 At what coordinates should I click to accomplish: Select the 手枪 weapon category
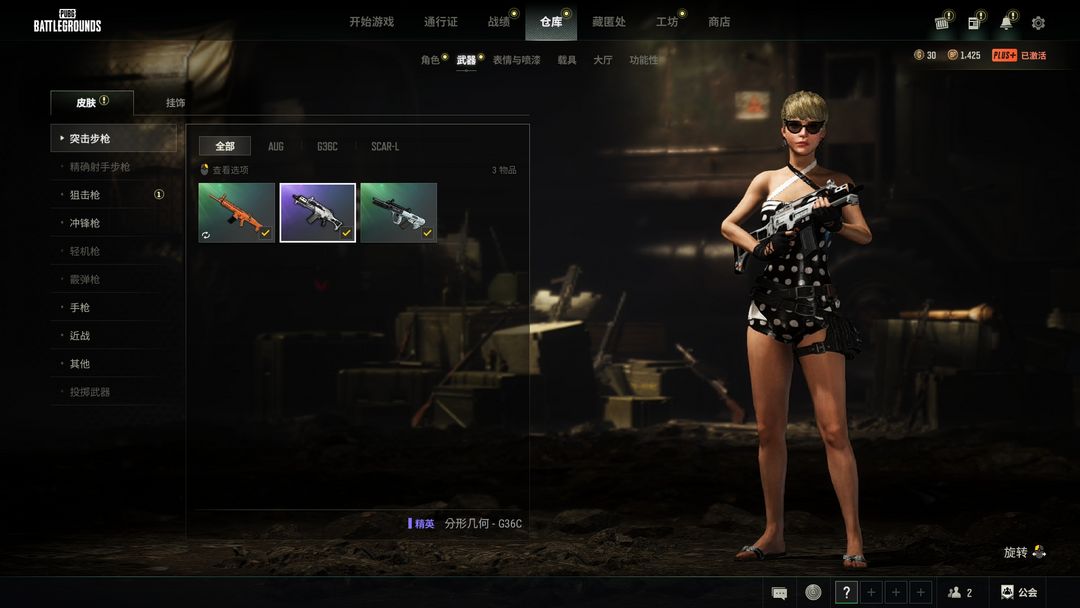80,307
